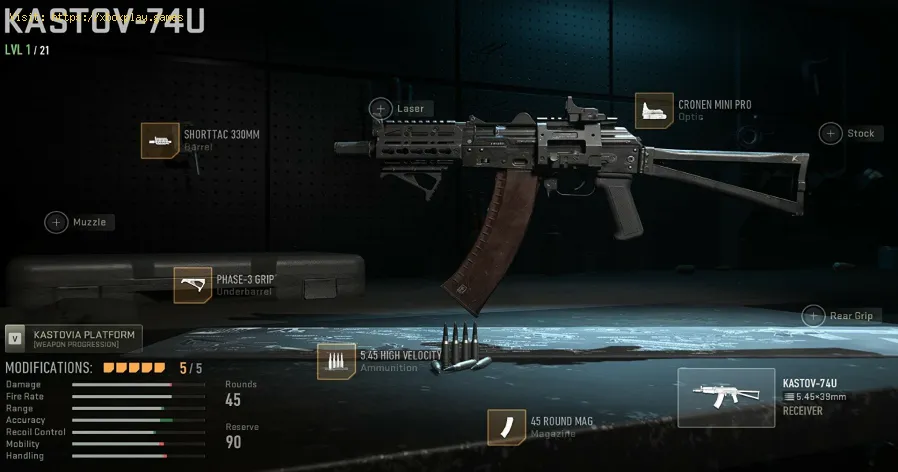
Task: Add a Muzzle attachment
Action: pyautogui.click(x=57, y=222)
